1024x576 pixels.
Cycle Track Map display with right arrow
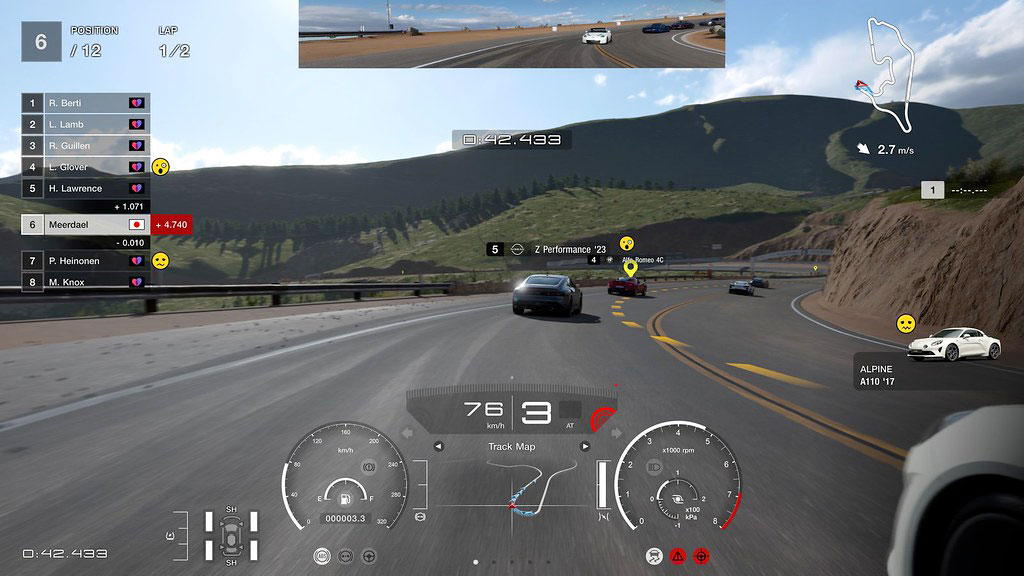point(585,446)
